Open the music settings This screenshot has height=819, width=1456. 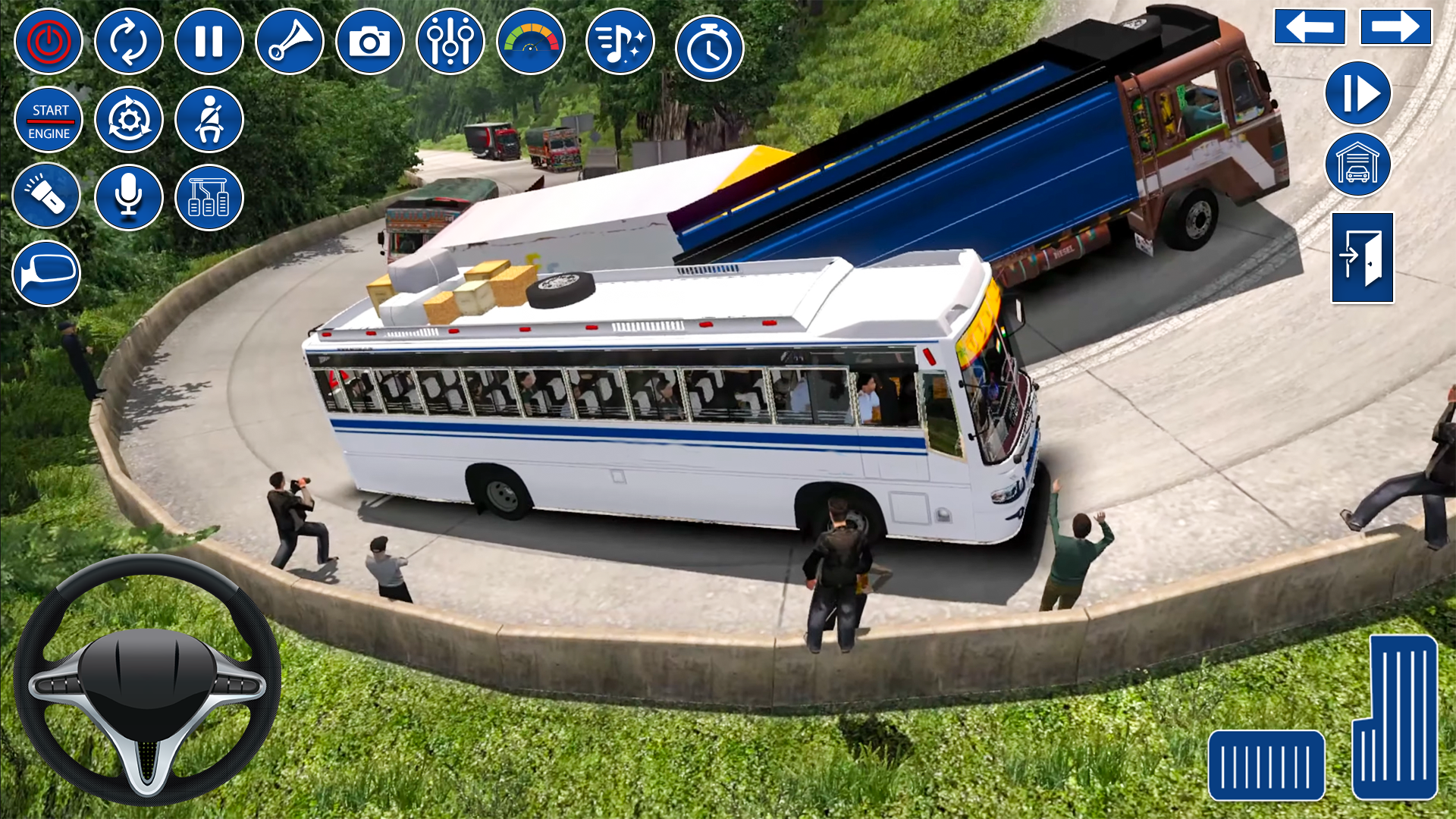pyautogui.click(x=618, y=42)
